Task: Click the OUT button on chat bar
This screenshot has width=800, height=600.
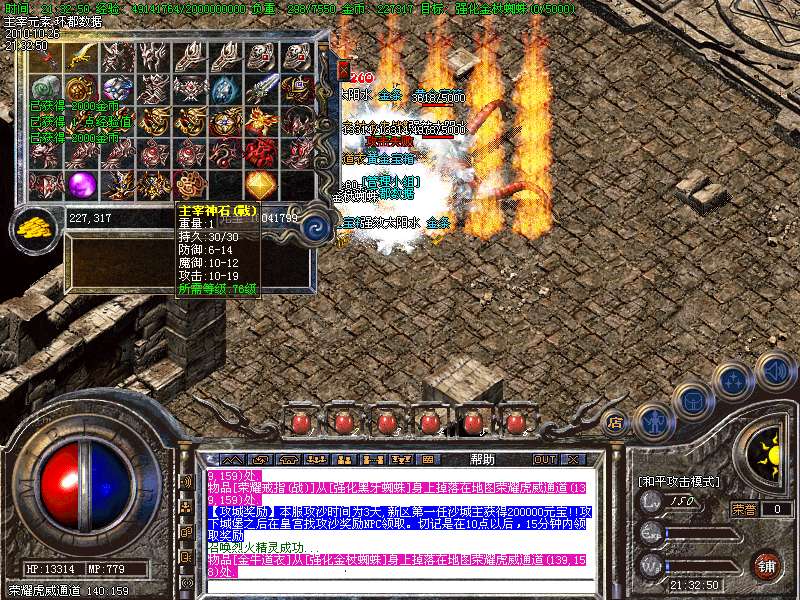Action: [x=545, y=460]
